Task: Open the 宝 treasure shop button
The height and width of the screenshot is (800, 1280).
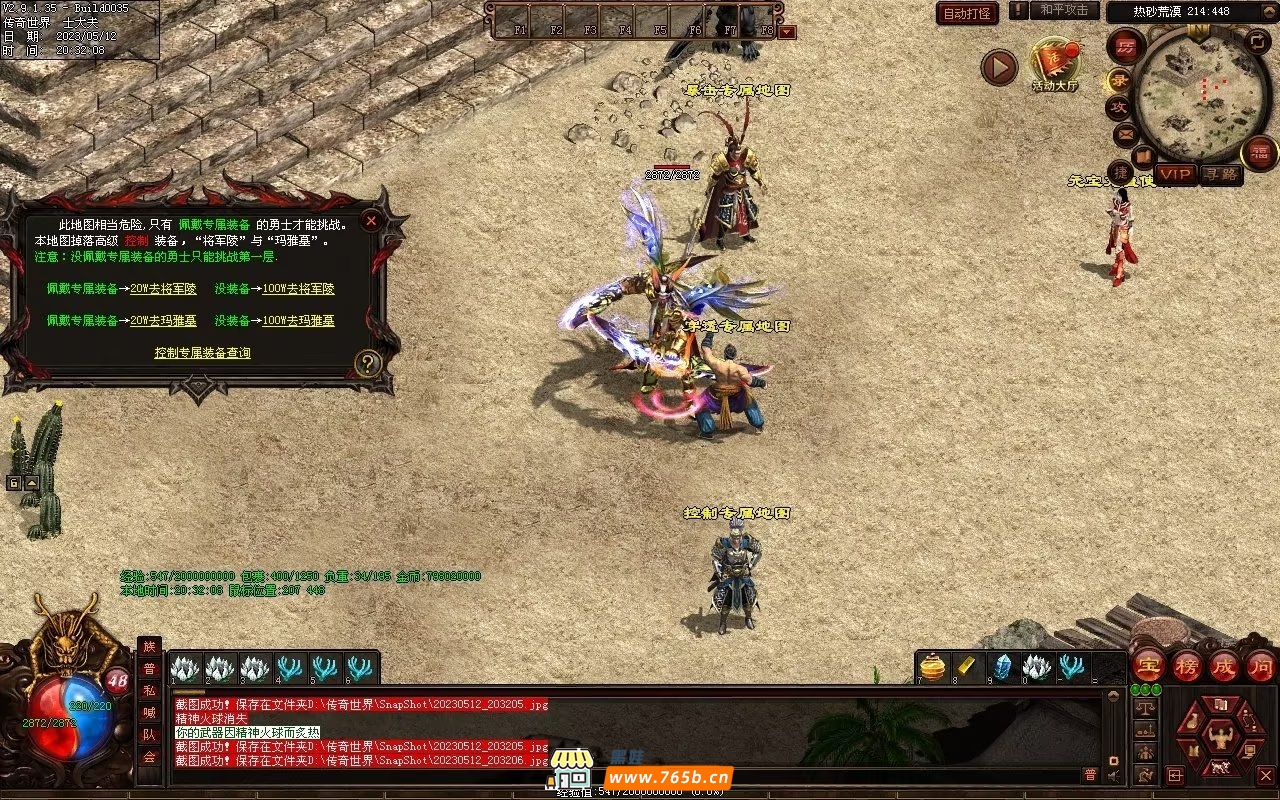Action: point(1148,666)
